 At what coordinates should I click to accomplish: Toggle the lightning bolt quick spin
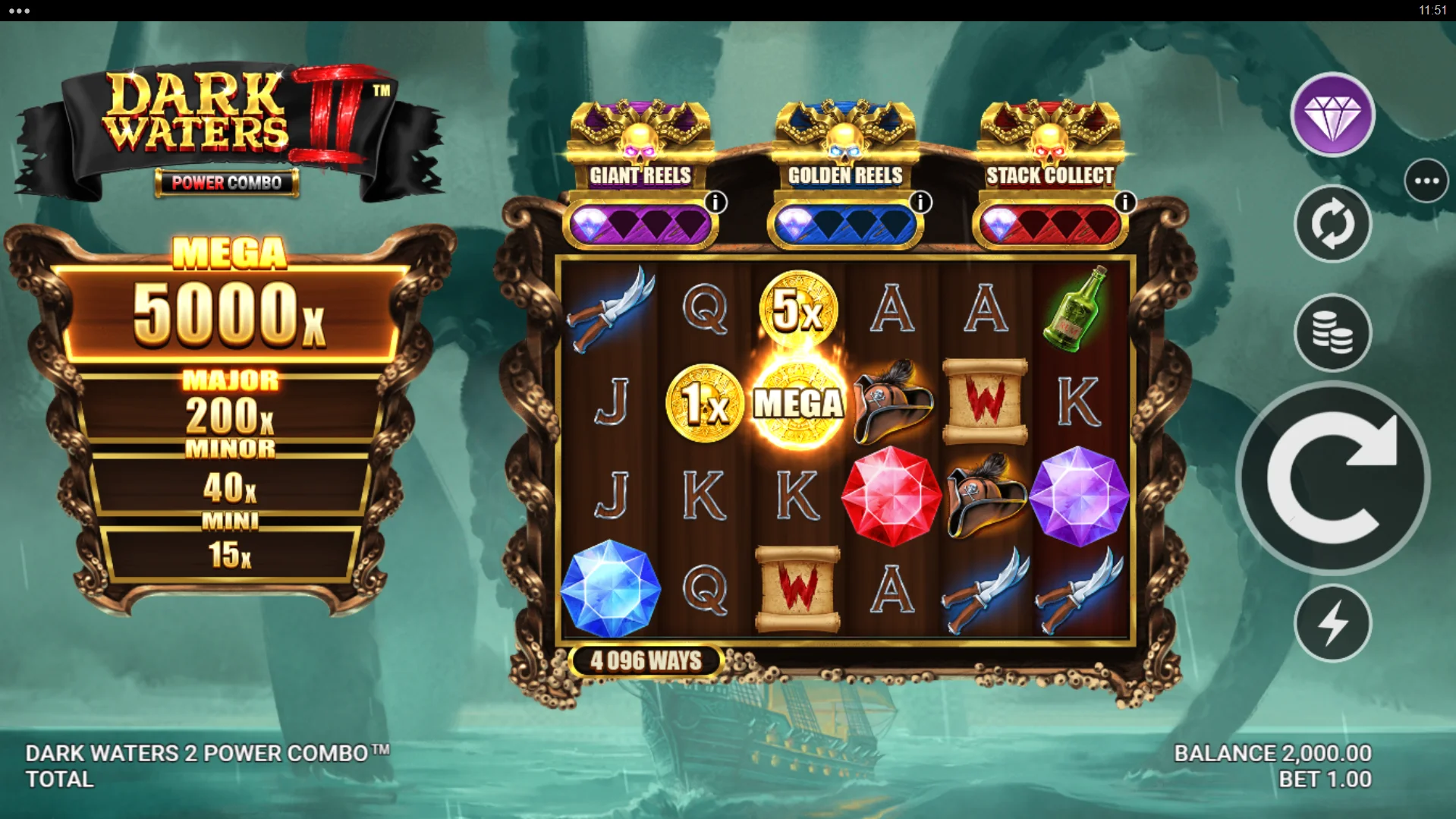pyautogui.click(x=1332, y=623)
